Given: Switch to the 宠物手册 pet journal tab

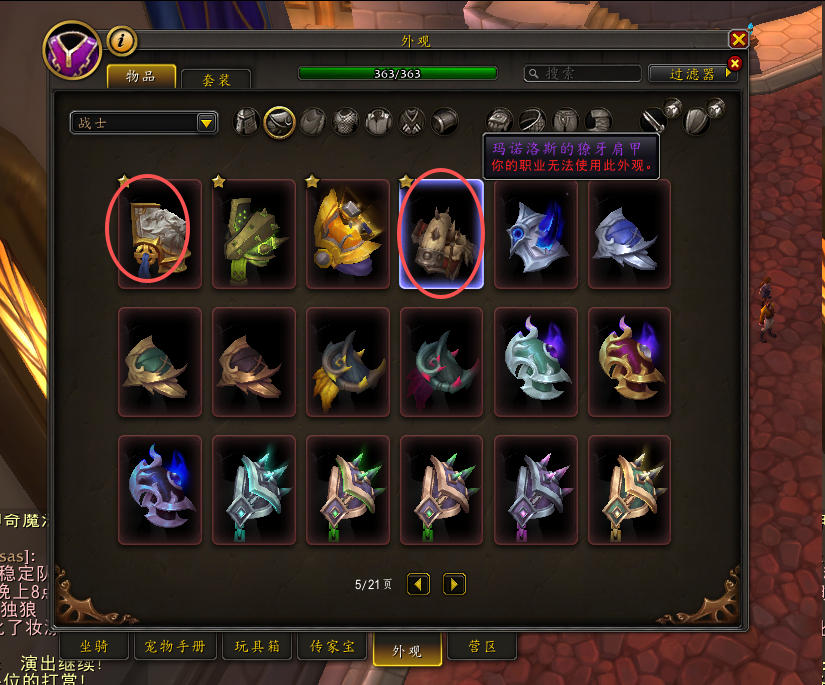Looking at the screenshot, I should [175, 646].
